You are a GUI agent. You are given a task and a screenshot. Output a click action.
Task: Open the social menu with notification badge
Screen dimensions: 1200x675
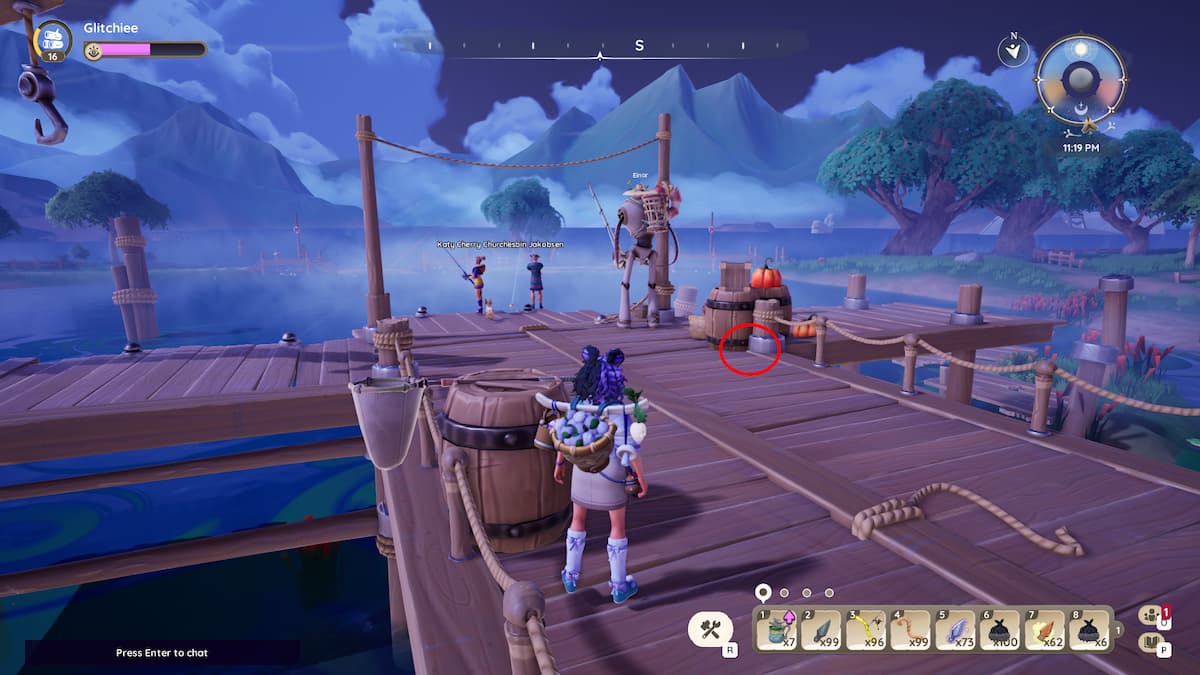(x=1153, y=616)
